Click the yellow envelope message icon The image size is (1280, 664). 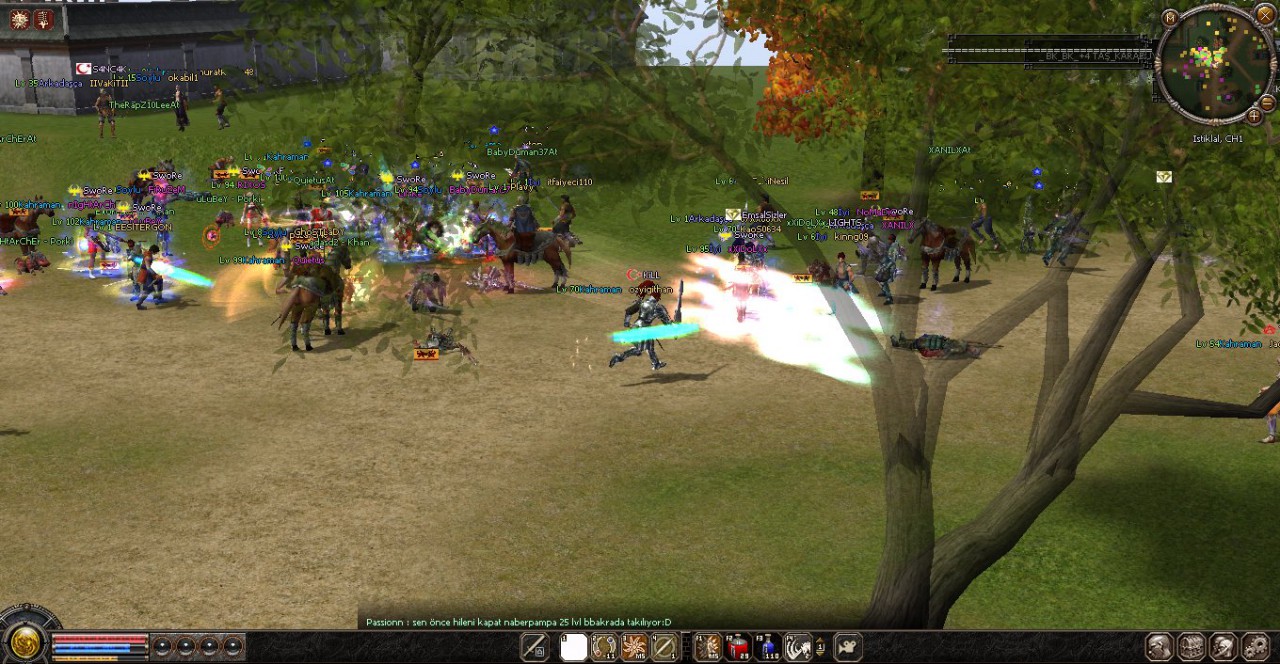point(1164,177)
